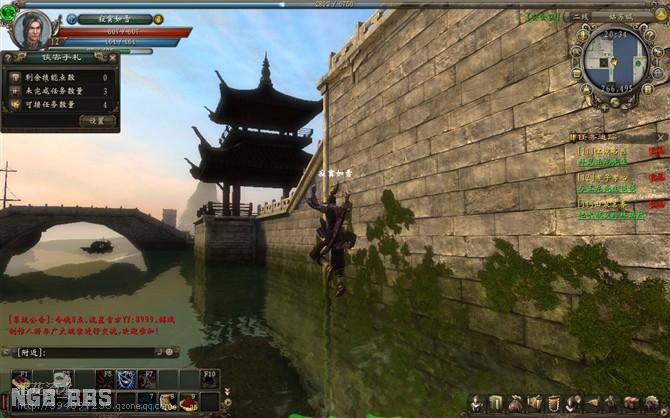Select the 未完成任务数量 row
The width and height of the screenshot is (670, 418).
click(x=60, y=90)
